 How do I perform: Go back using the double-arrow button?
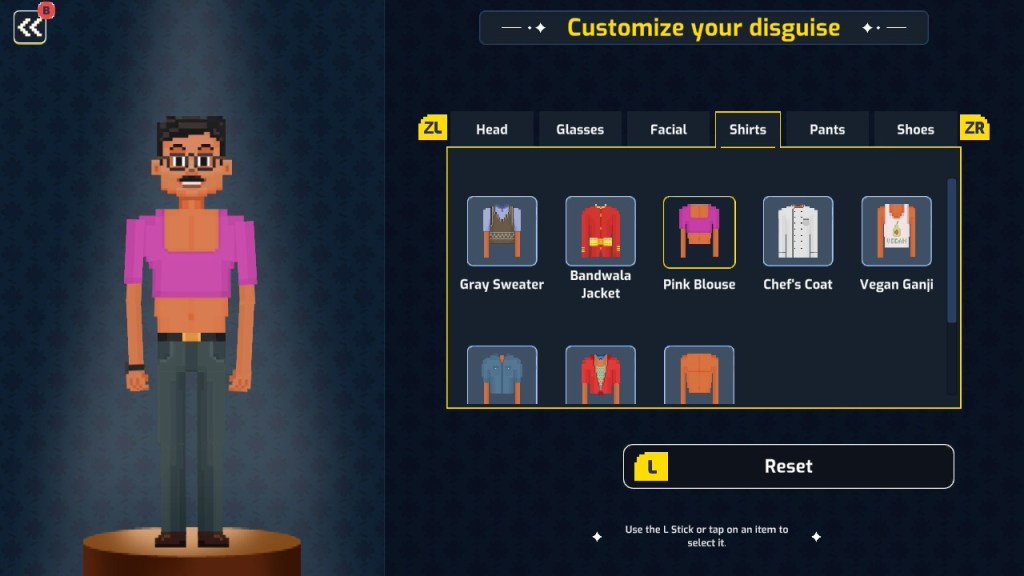pyautogui.click(x=30, y=27)
